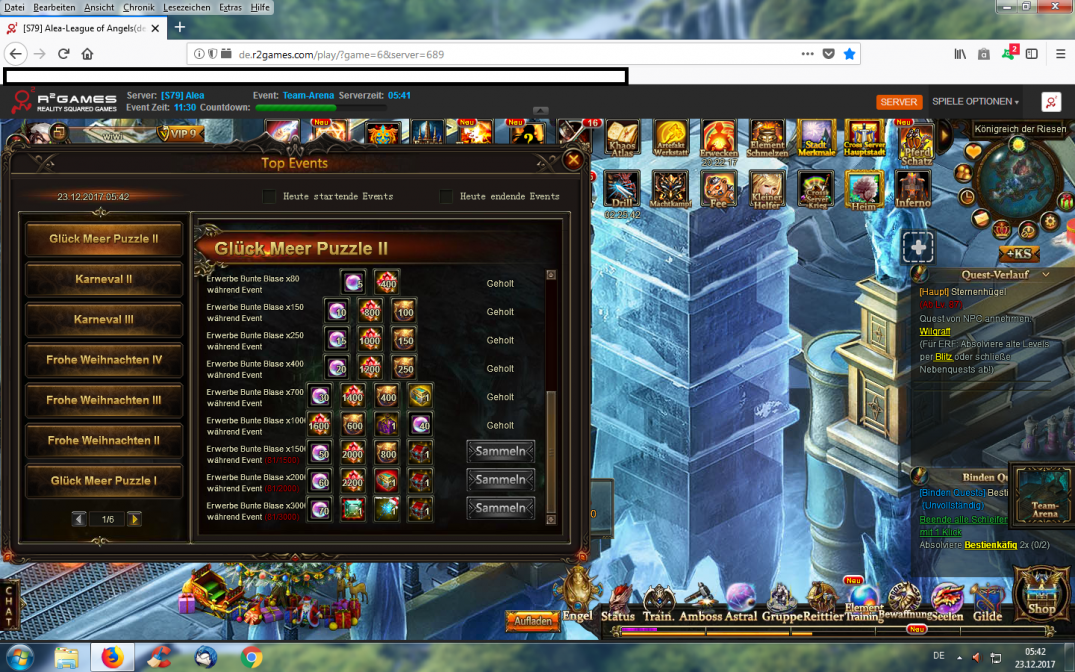Open the Engel menu
1075x672 pixels.
click(x=578, y=597)
